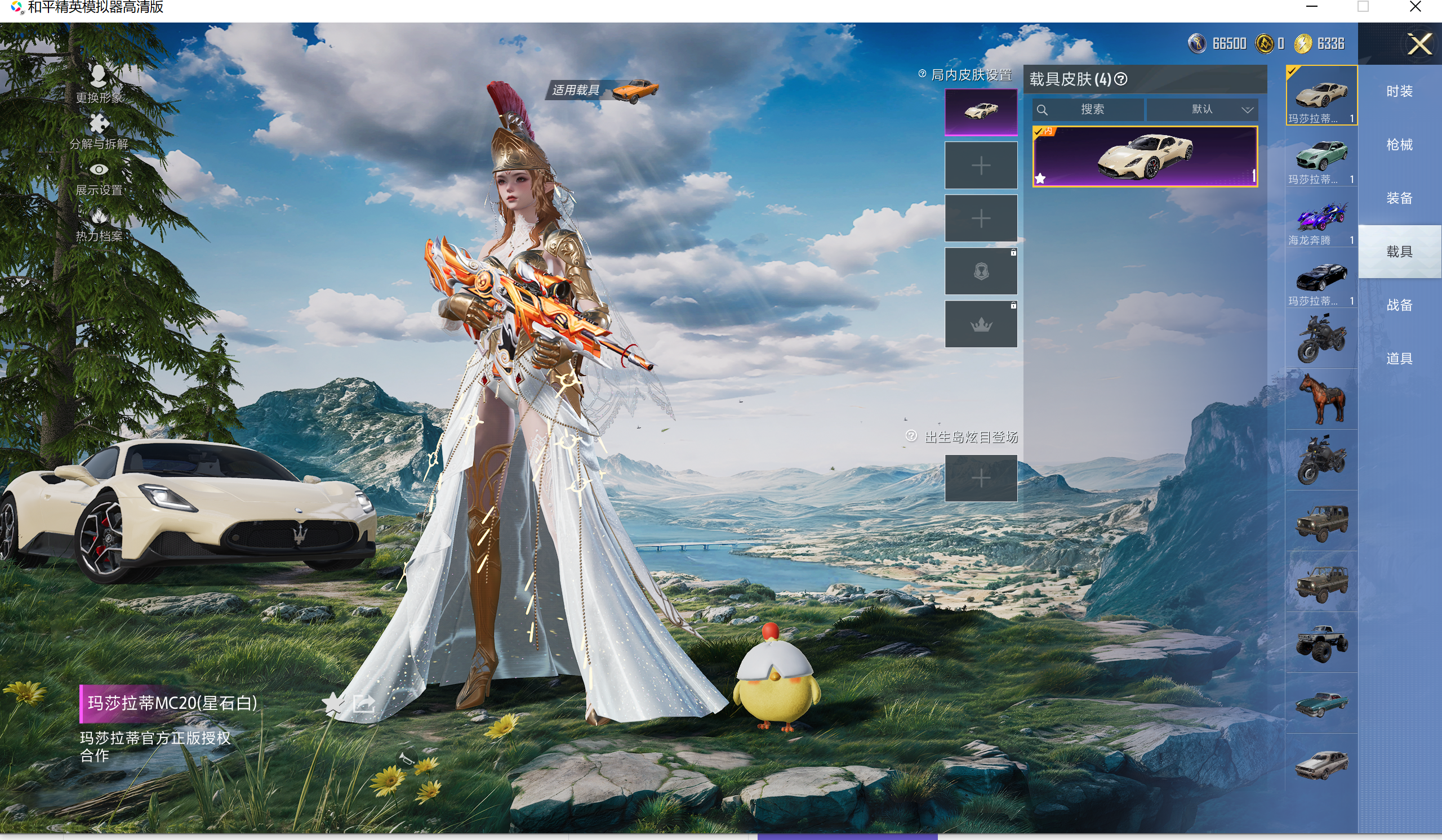1442x840 pixels.
Task: Open 展示设置 display settings
Action: 99,178
